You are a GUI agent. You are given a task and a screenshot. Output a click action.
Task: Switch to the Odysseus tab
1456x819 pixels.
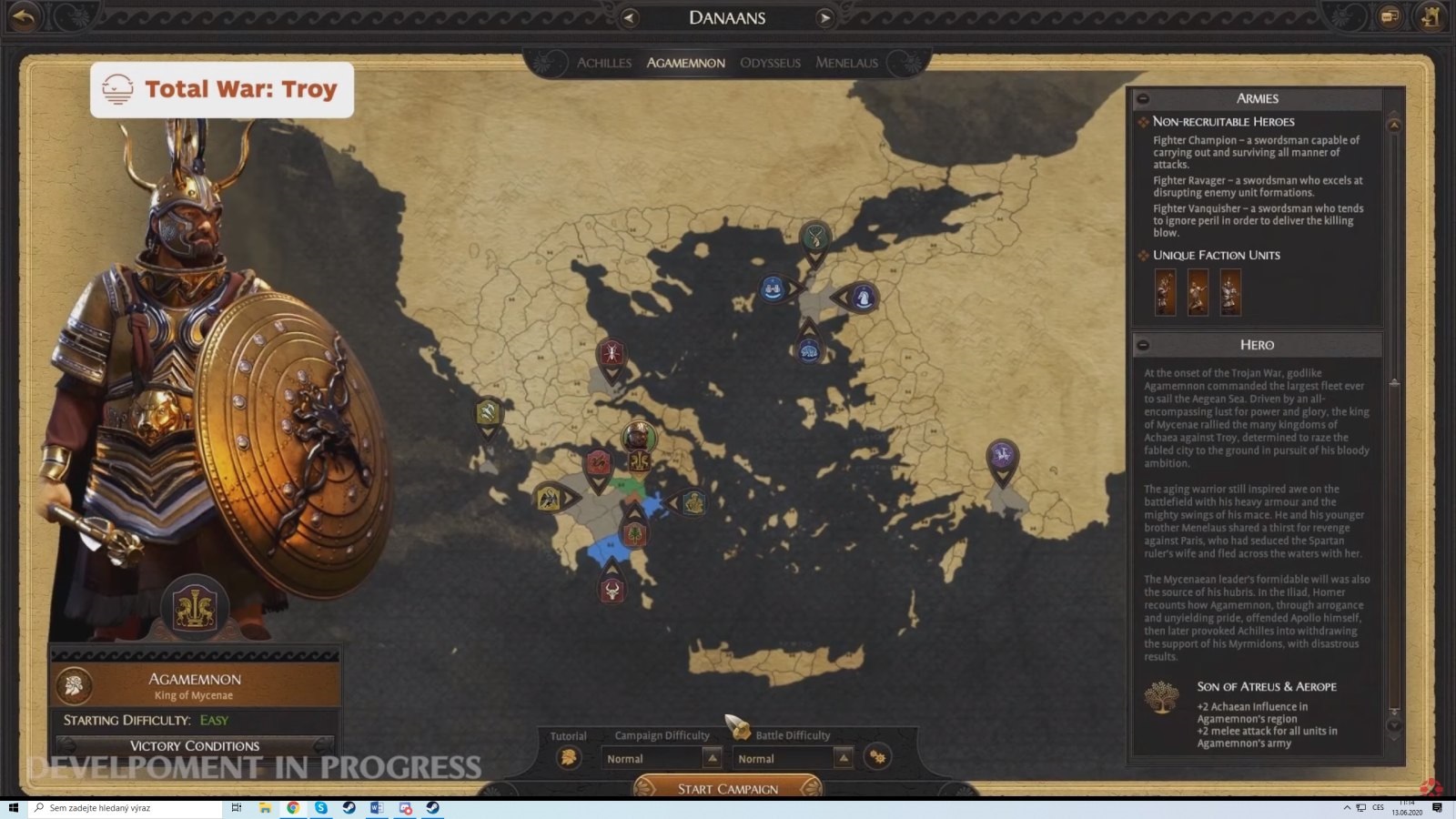(x=770, y=62)
